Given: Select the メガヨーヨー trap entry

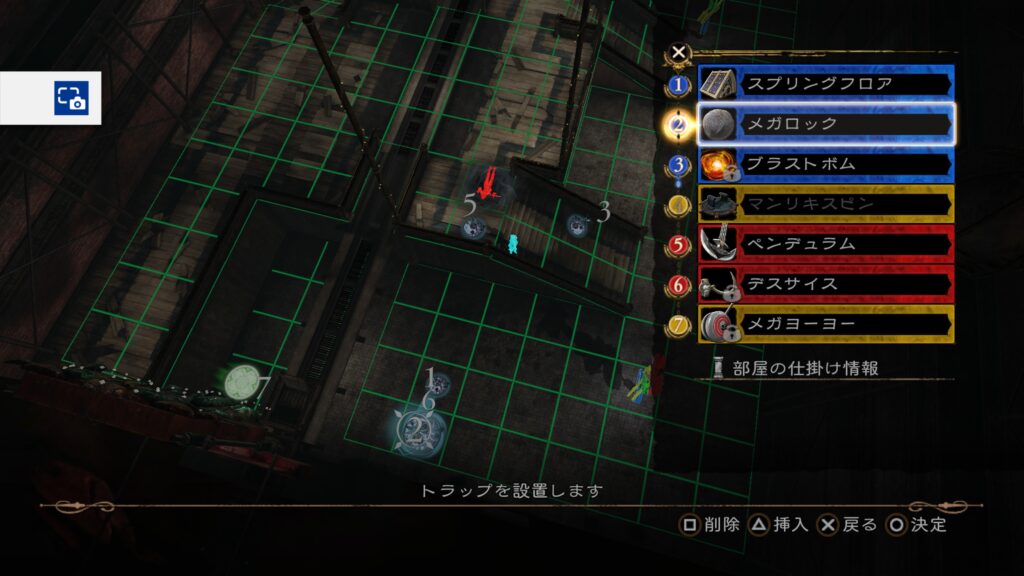Looking at the screenshot, I should click(825, 324).
